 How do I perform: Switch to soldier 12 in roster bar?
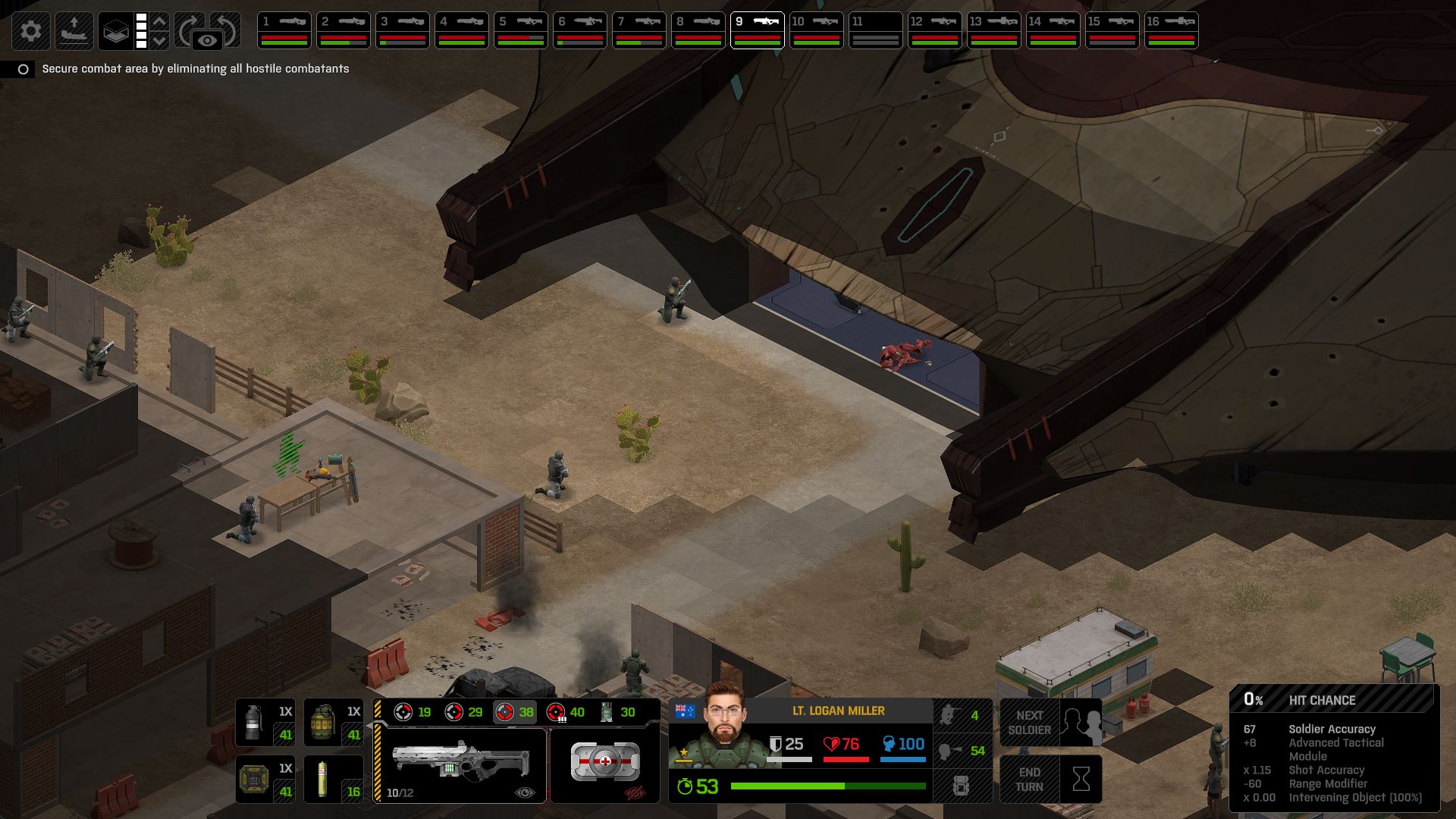[x=935, y=30]
